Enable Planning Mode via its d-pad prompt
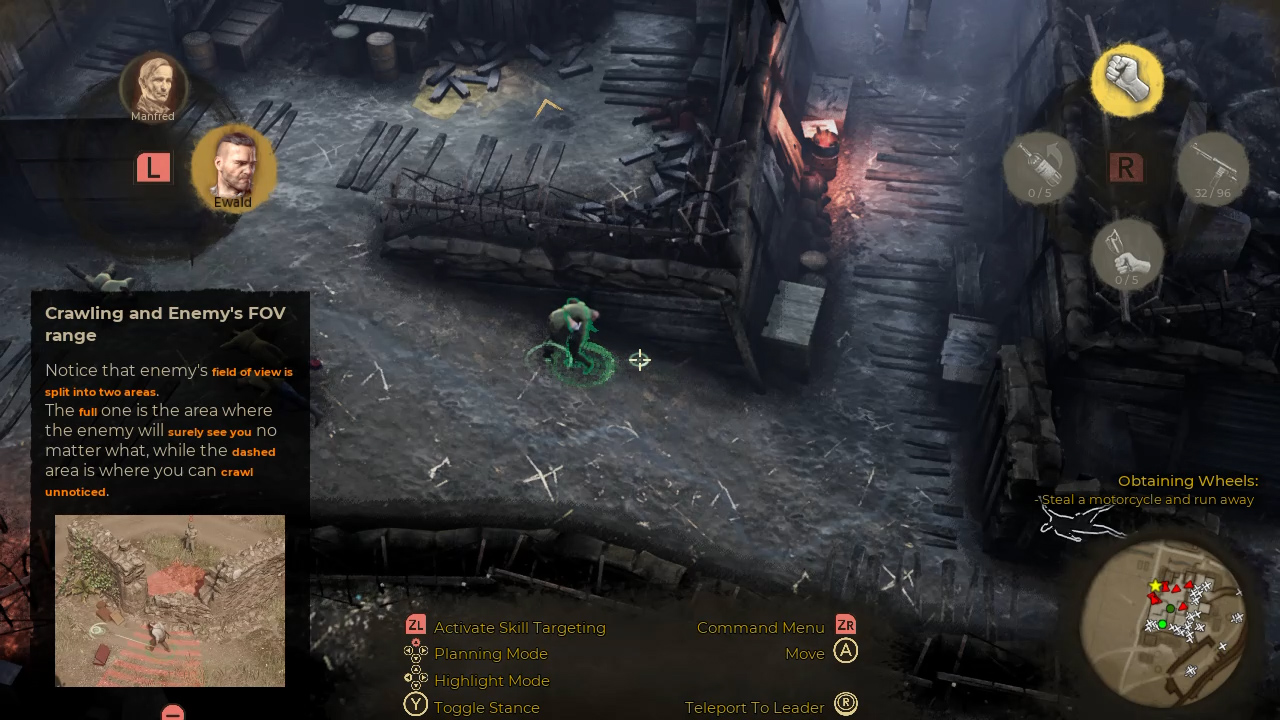The width and height of the screenshot is (1280, 720). point(416,653)
